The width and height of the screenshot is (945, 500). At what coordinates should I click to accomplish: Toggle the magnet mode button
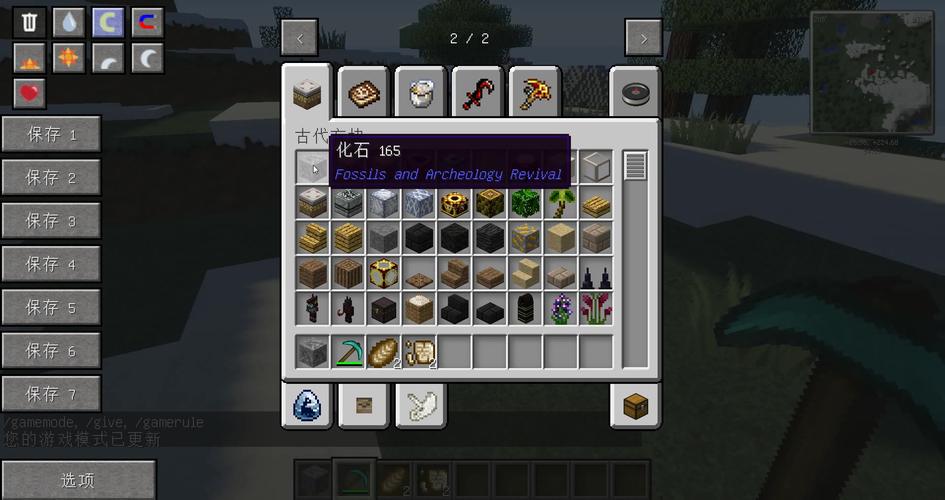147,22
